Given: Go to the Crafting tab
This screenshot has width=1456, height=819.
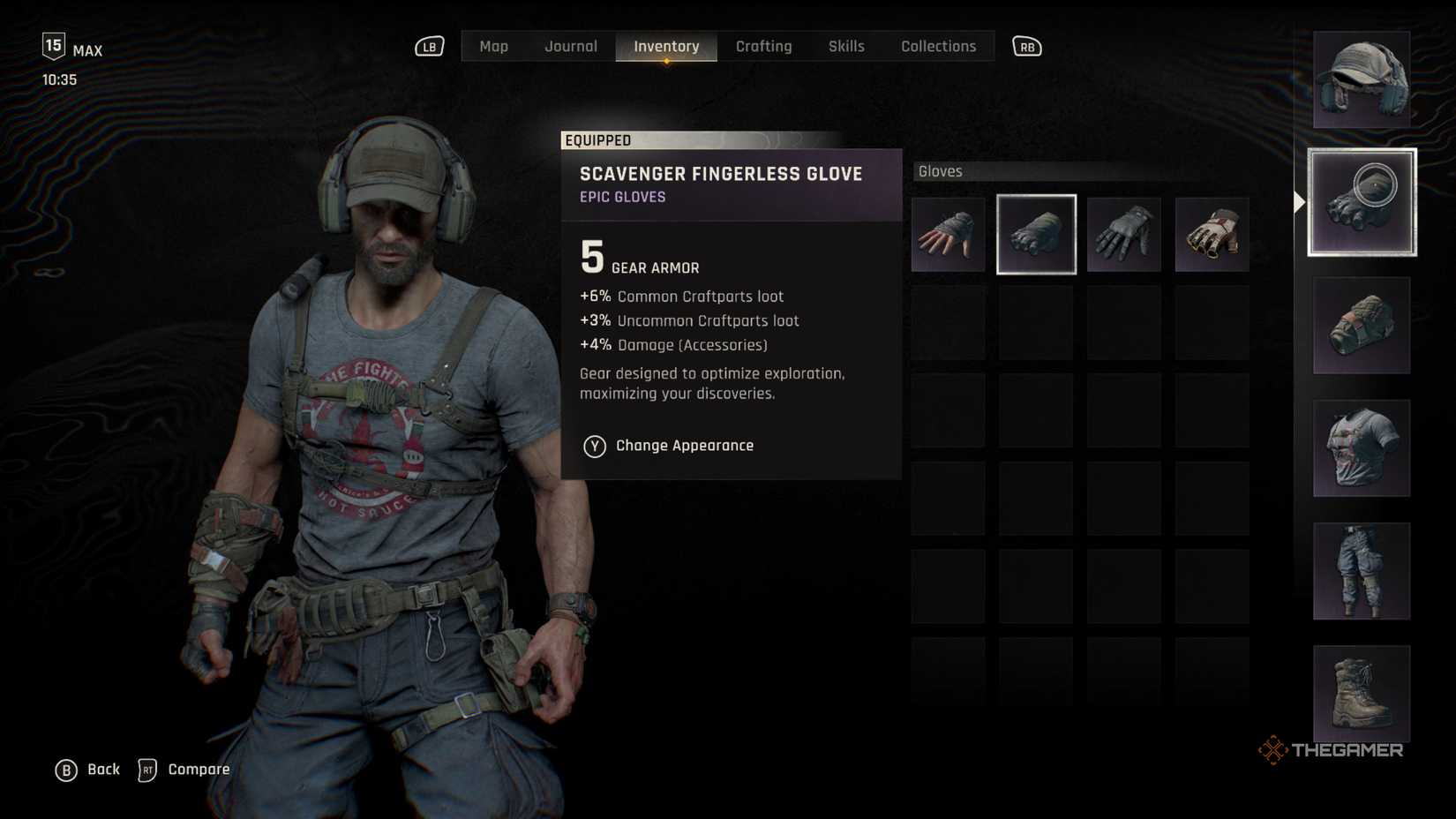Looking at the screenshot, I should [763, 47].
